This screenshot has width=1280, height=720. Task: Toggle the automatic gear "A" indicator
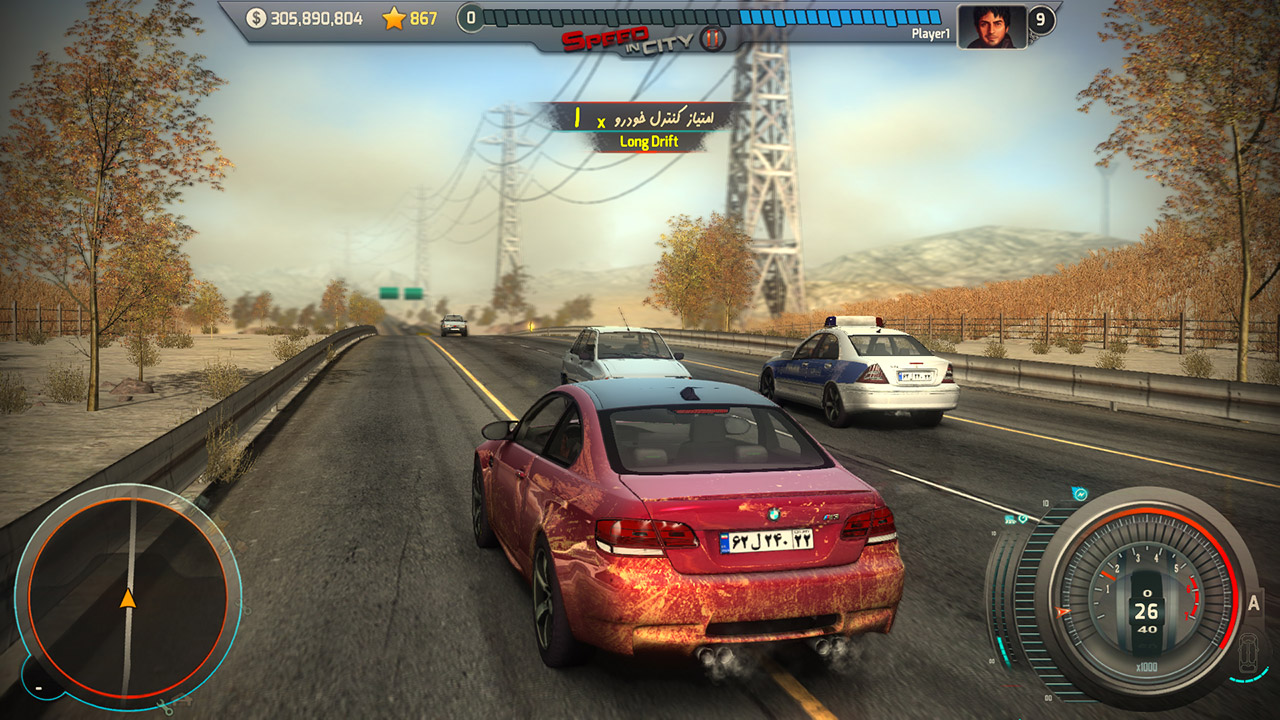coord(1254,603)
